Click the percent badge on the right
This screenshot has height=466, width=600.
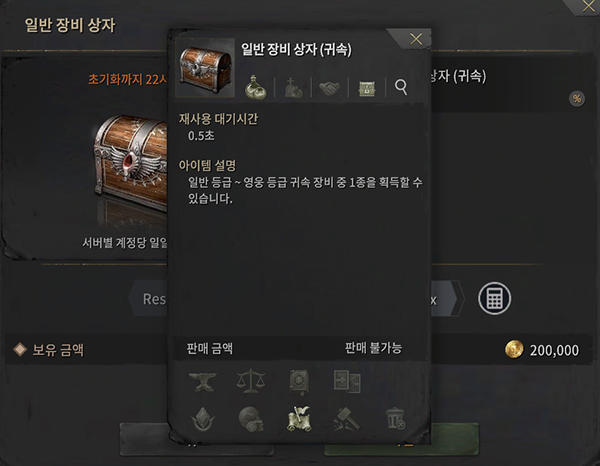tap(576, 98)
